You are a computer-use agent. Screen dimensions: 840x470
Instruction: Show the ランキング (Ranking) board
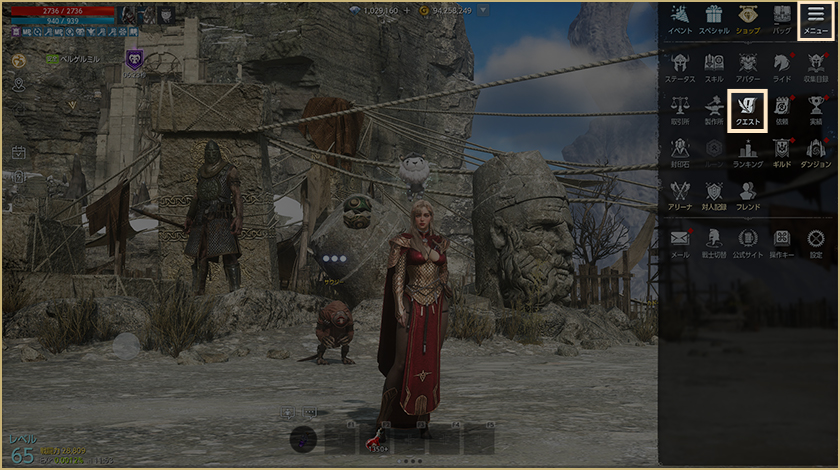coord(748,153)
